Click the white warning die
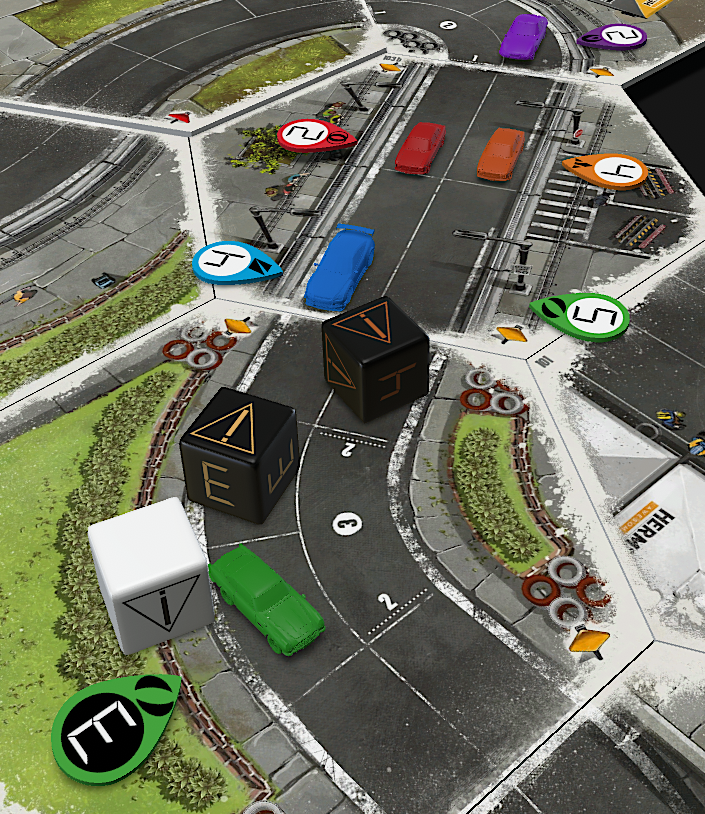 (150, 573)
